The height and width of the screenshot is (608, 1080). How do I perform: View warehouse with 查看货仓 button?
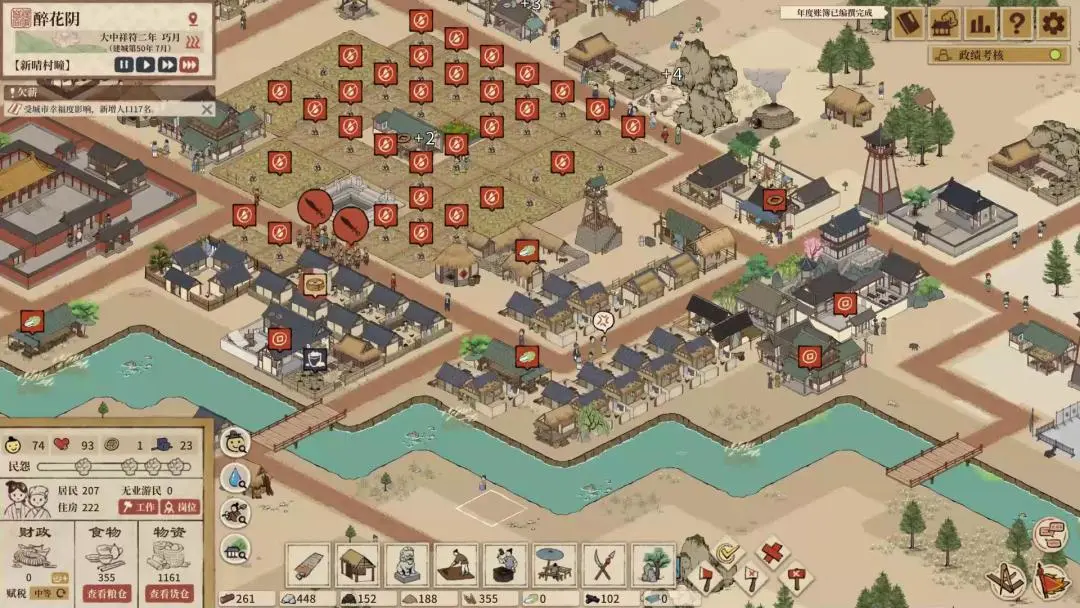[169, 593]
